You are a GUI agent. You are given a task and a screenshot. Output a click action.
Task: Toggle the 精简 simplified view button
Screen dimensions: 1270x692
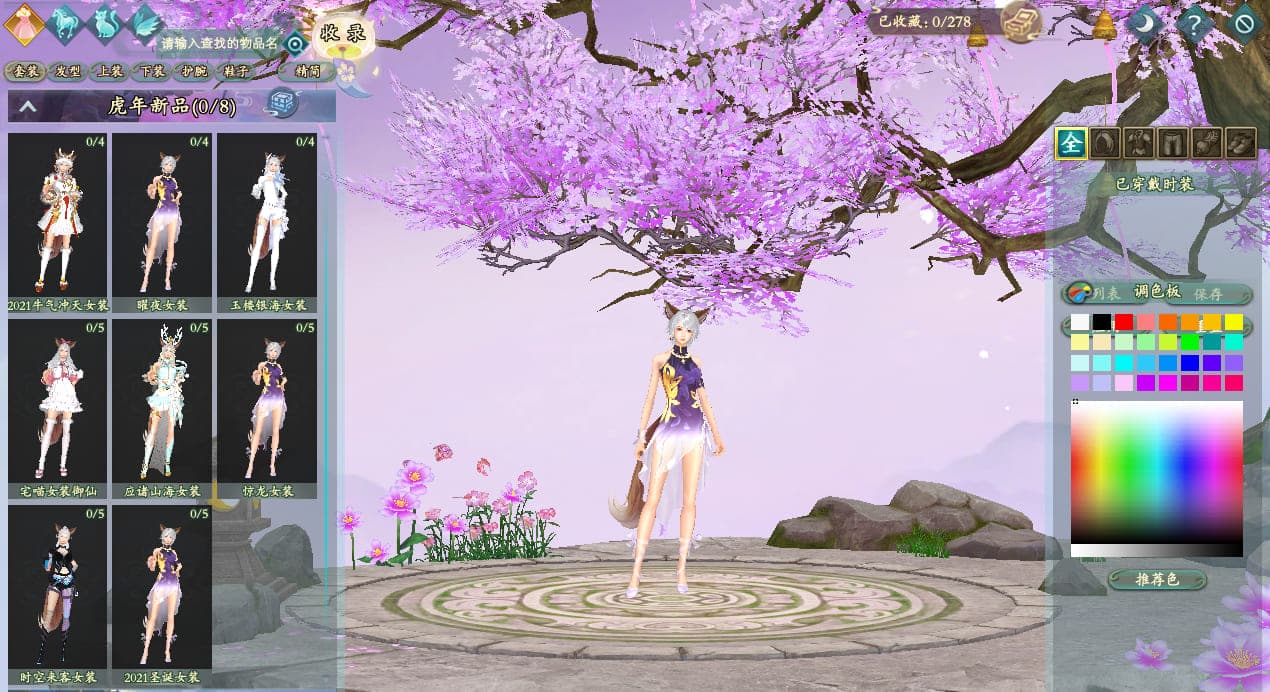click(308, 71)
